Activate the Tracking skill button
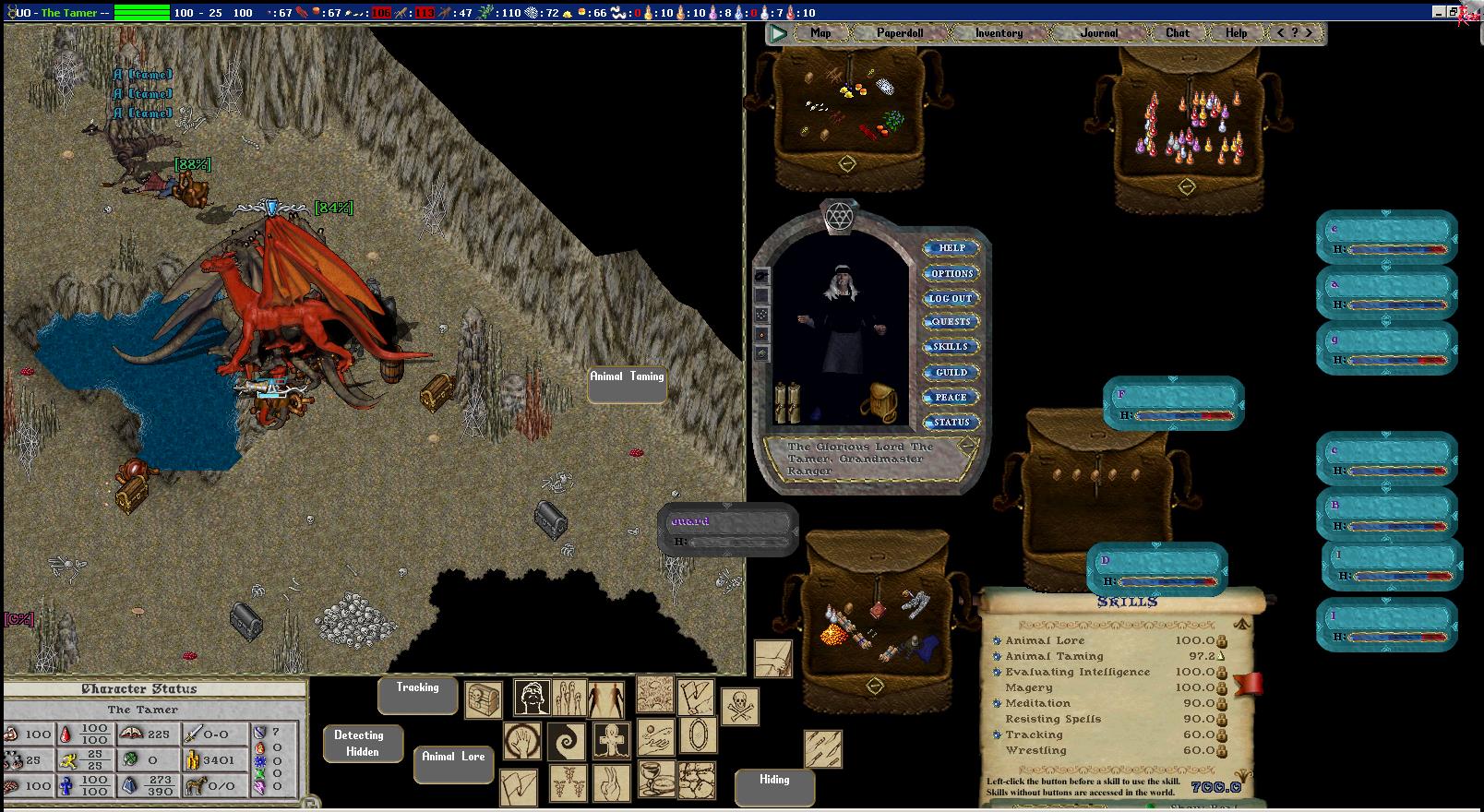The image size is (1484, 812). pyautogui.click(x=417, y=695)
